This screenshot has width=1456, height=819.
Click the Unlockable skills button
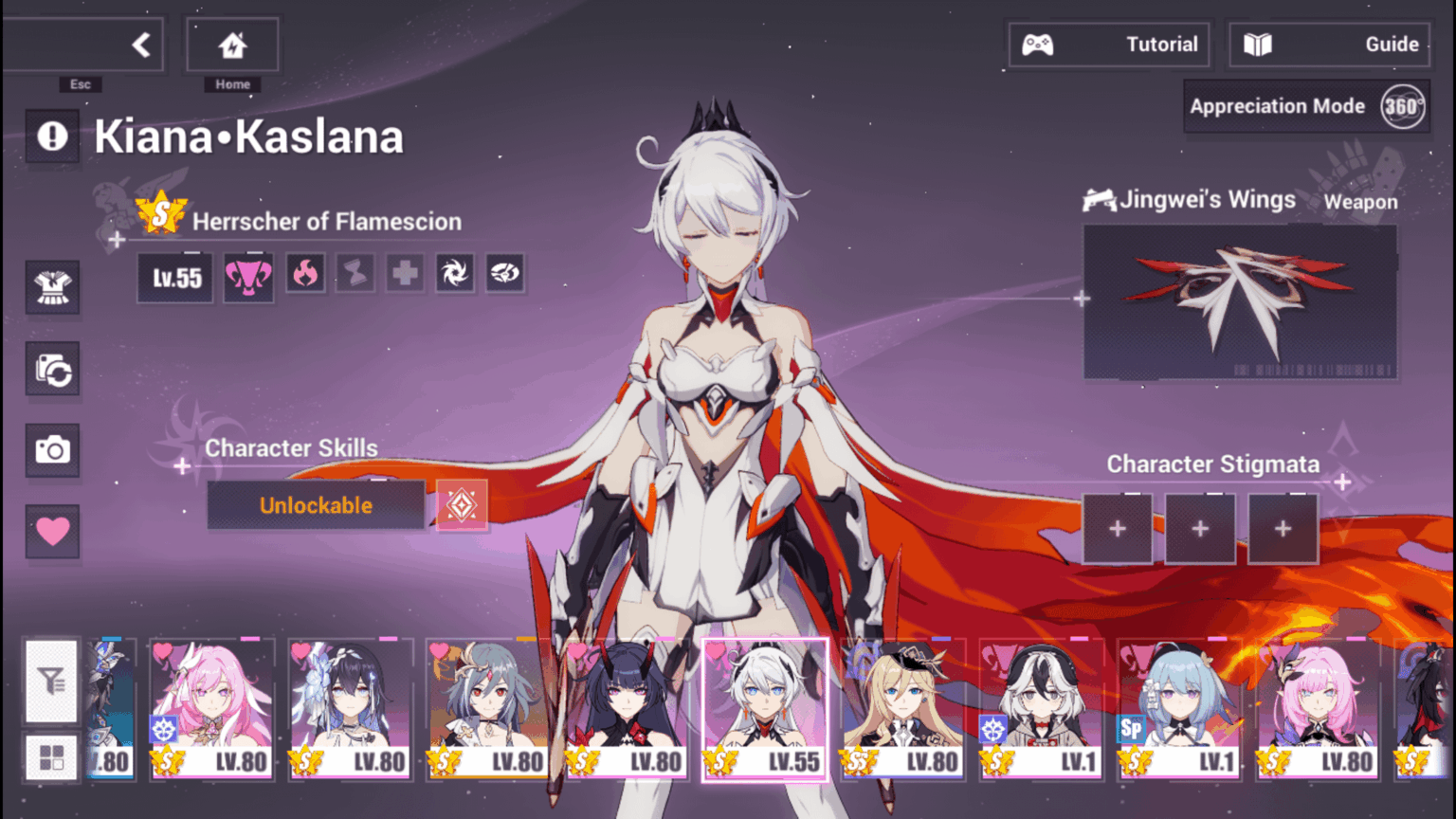315,505
